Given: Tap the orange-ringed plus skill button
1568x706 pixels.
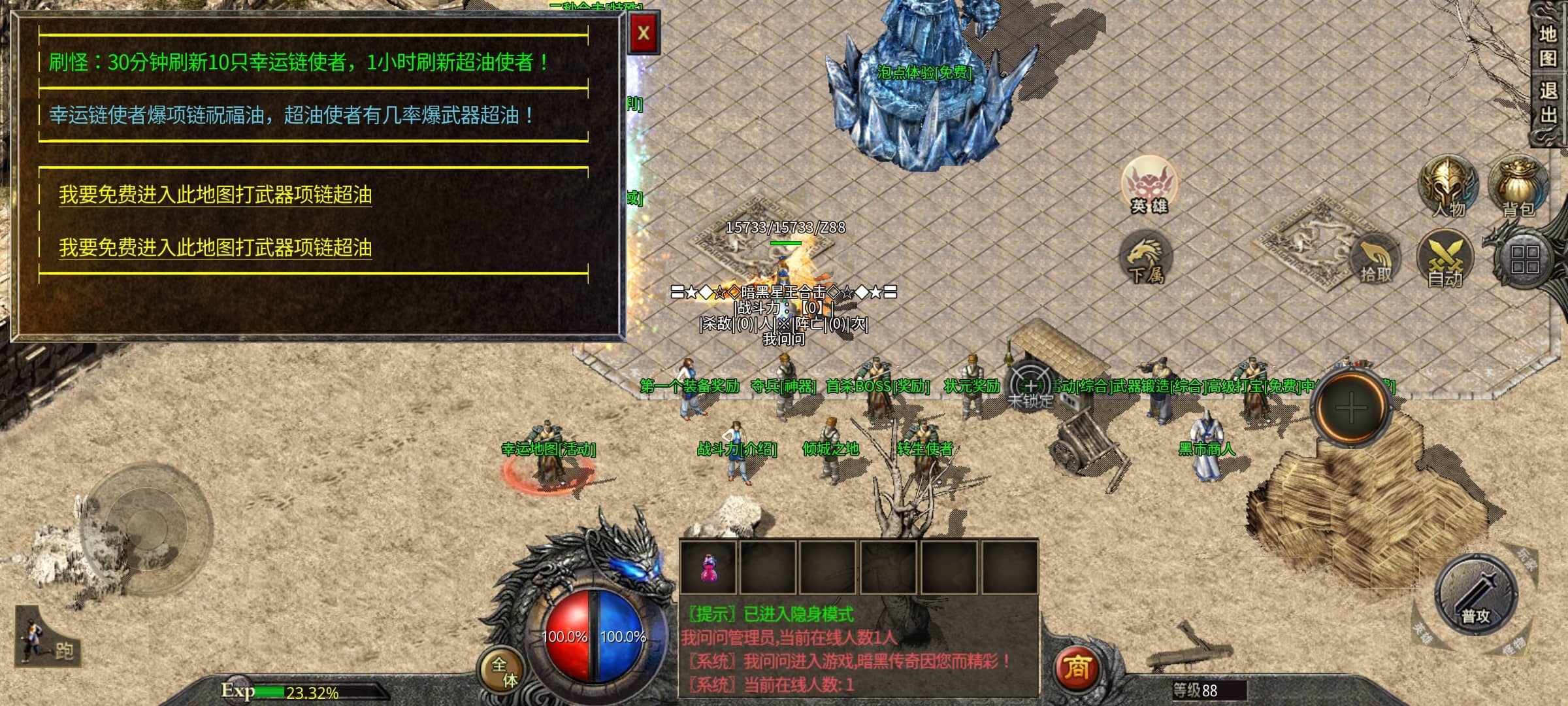Looking at the screenshot, I should [1351, 409].
